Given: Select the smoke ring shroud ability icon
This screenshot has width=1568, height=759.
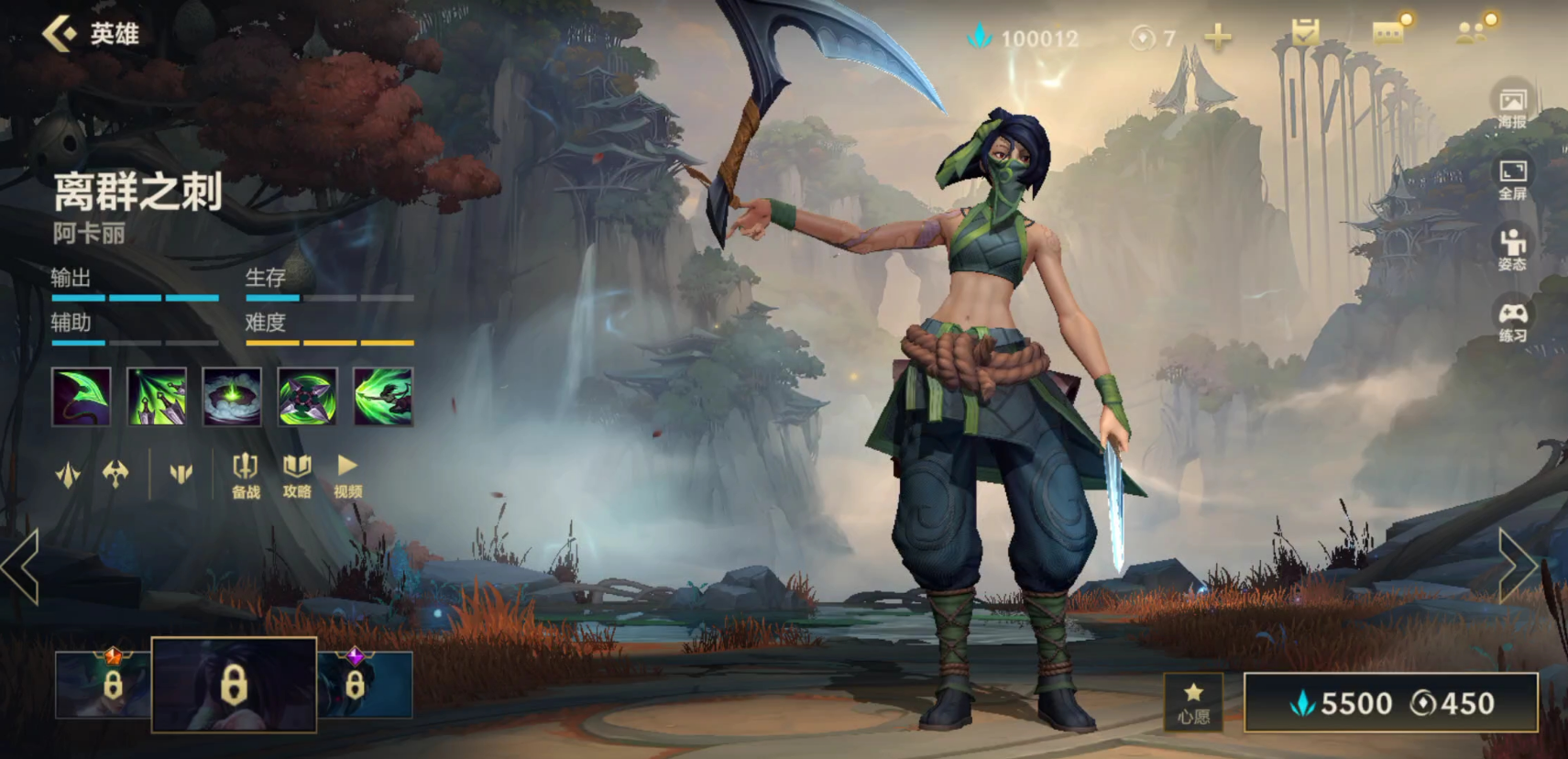Looking at the screenshot, I should click(x=232, y=397).
